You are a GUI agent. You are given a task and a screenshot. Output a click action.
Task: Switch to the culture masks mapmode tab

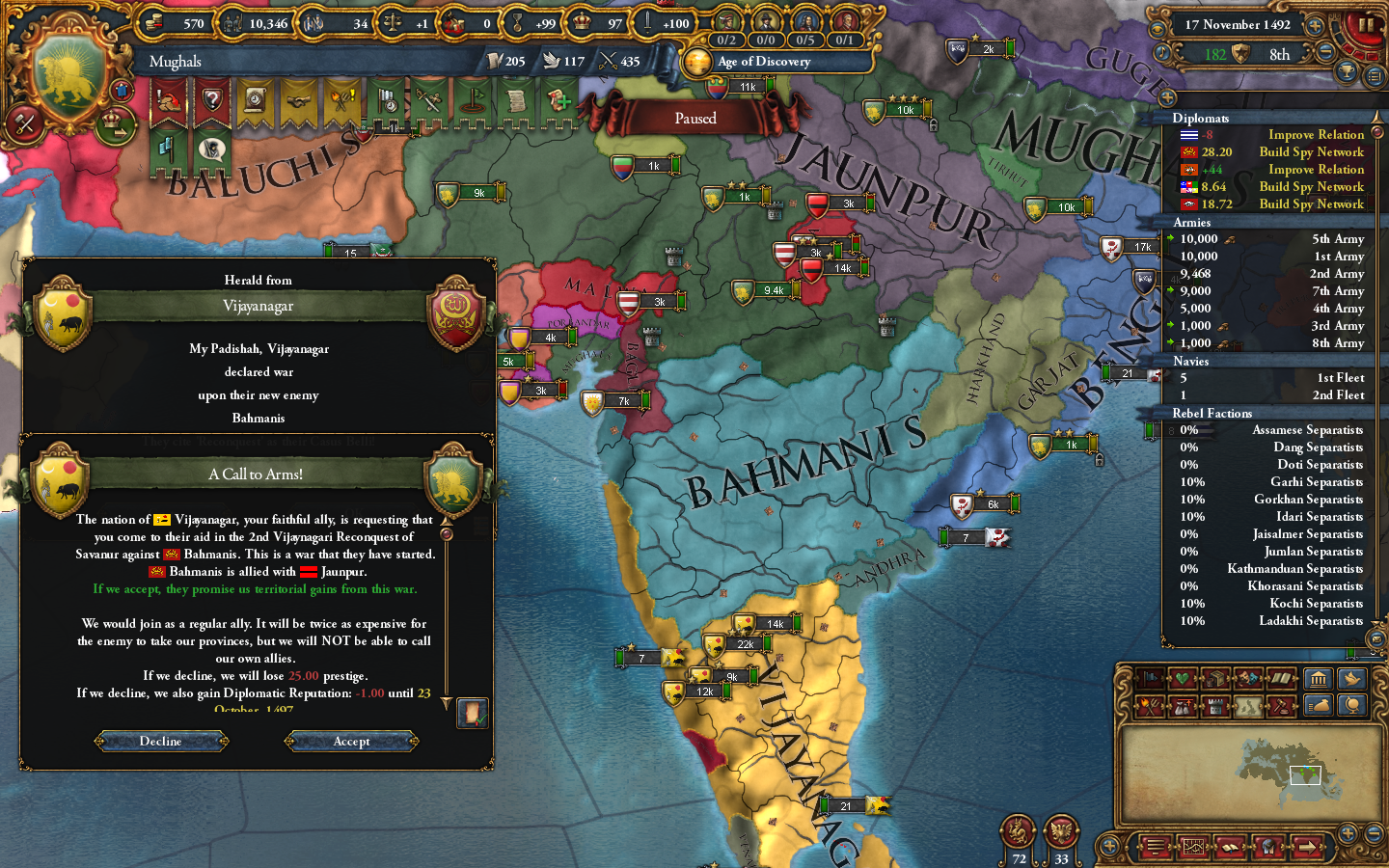(x=1246, y=679)
